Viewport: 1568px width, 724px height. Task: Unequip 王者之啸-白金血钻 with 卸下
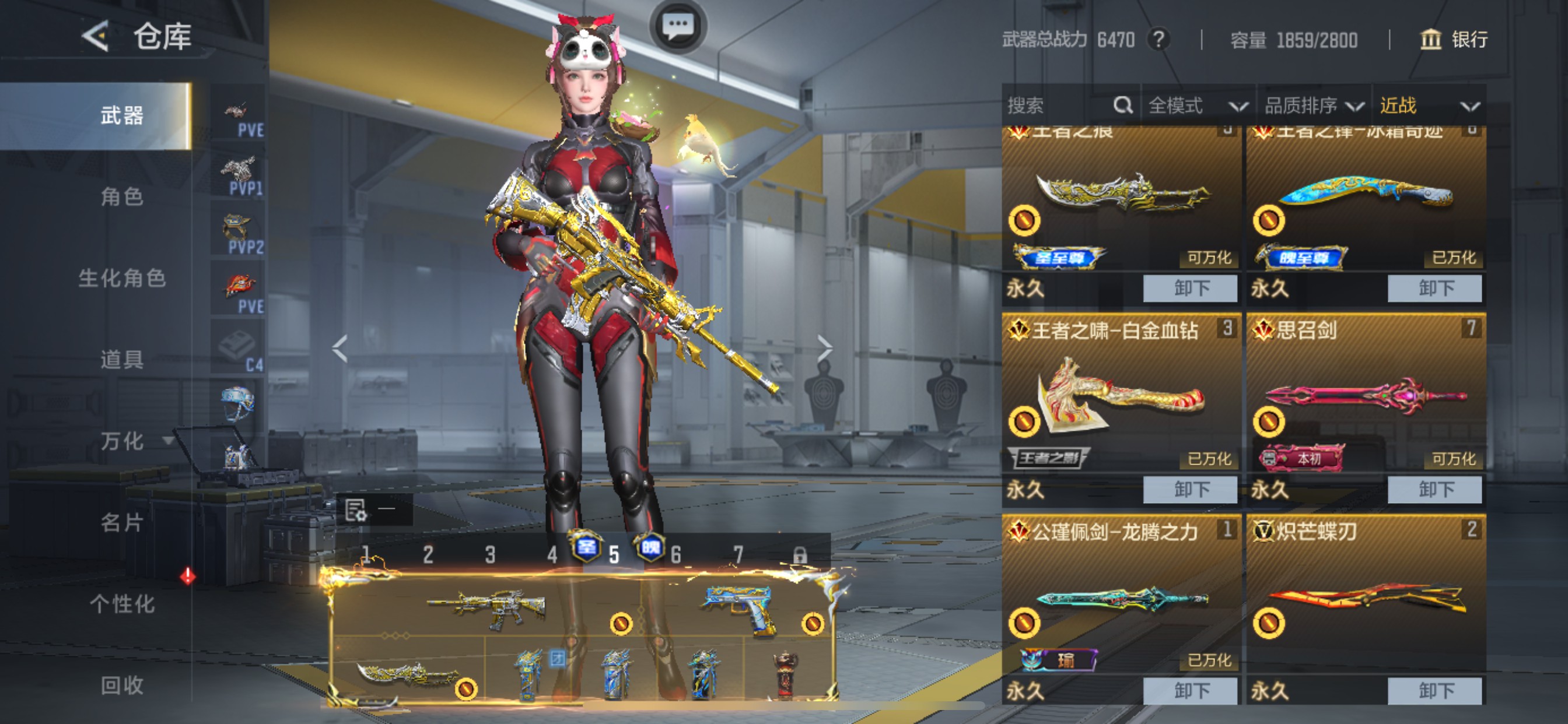[x=1190, y=490]
